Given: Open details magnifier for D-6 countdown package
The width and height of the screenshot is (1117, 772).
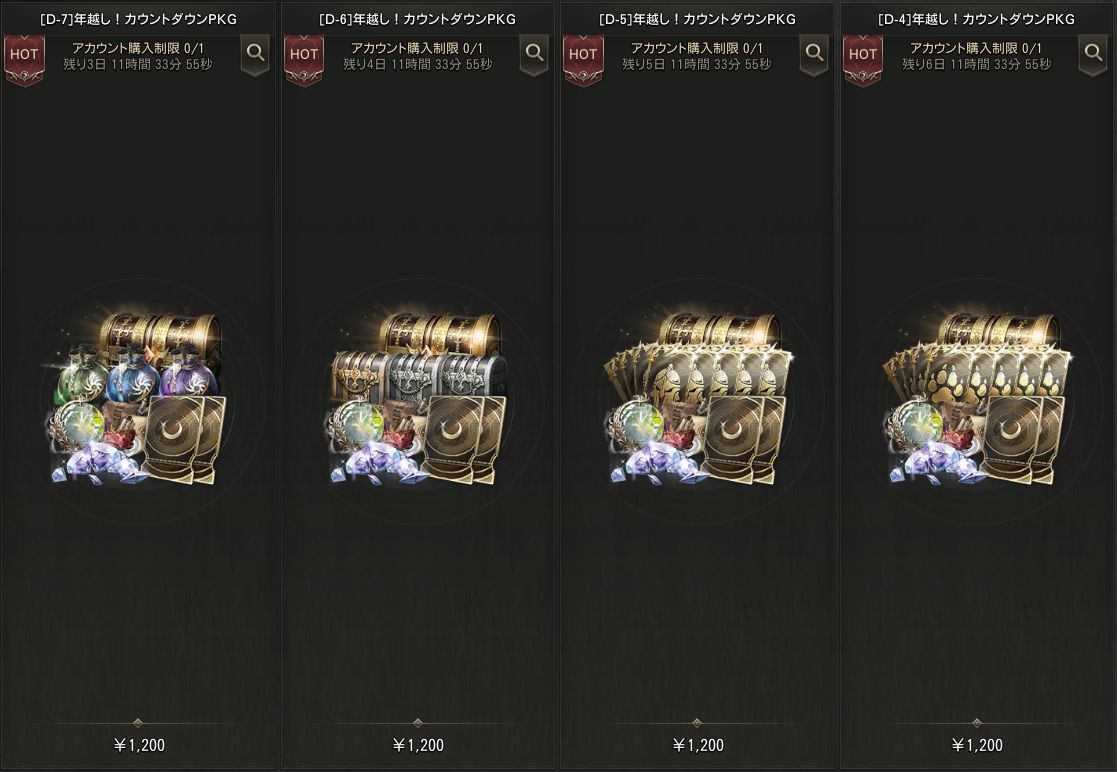Looking at the screenshot, I should coord(534,54).
